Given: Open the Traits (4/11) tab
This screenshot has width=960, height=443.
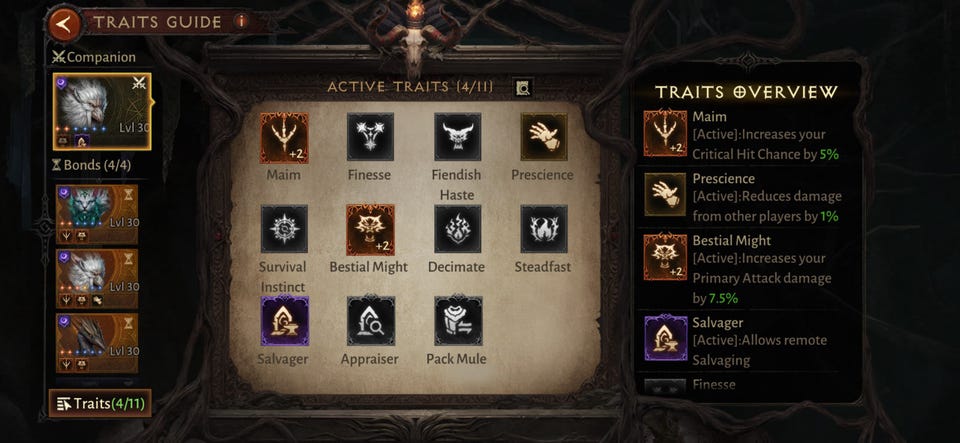Looking at the screenshot, I should [x=100, y=404].
